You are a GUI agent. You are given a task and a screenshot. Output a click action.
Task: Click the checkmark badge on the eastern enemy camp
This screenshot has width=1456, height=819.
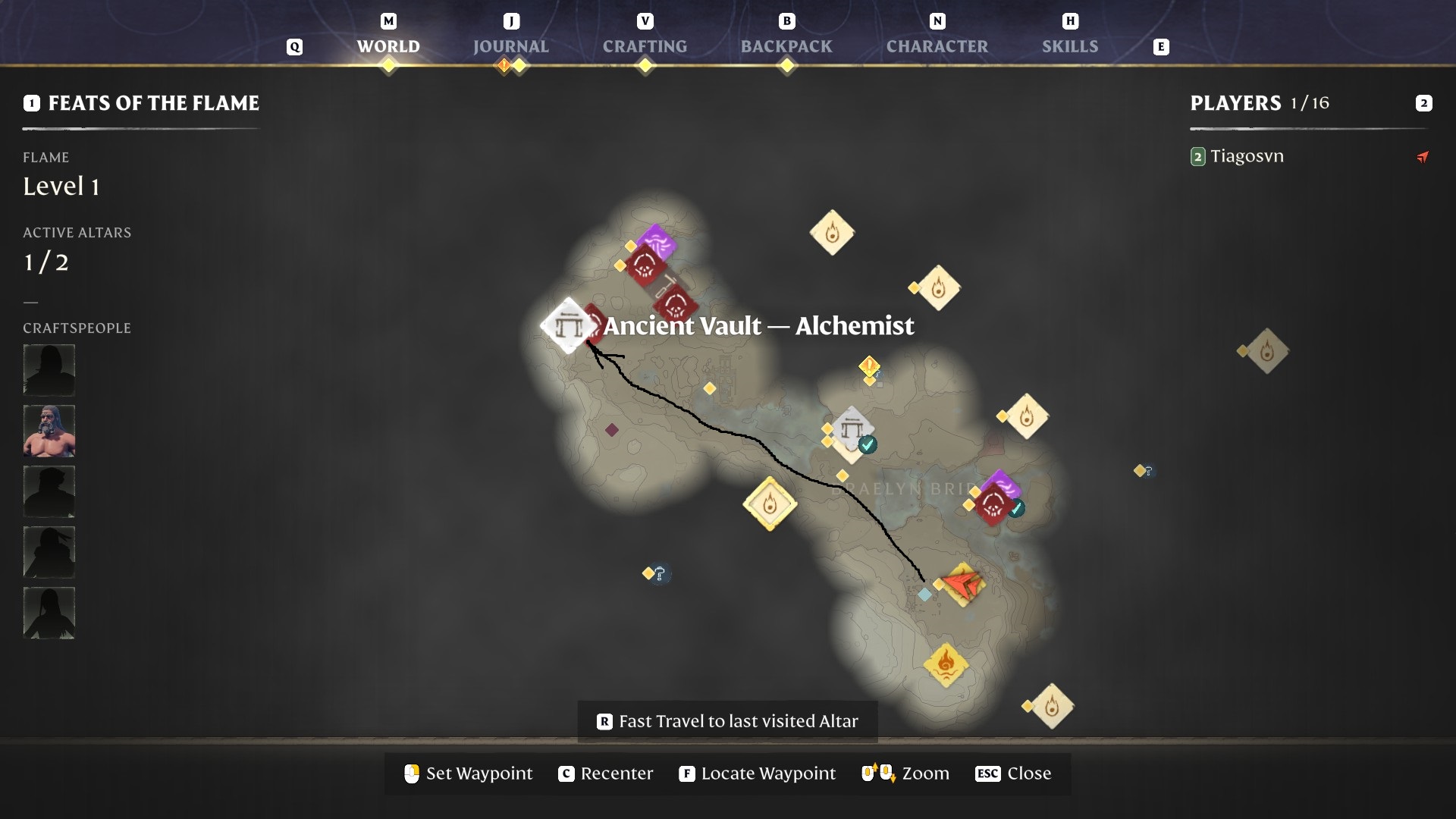(x=1015, y=509)
